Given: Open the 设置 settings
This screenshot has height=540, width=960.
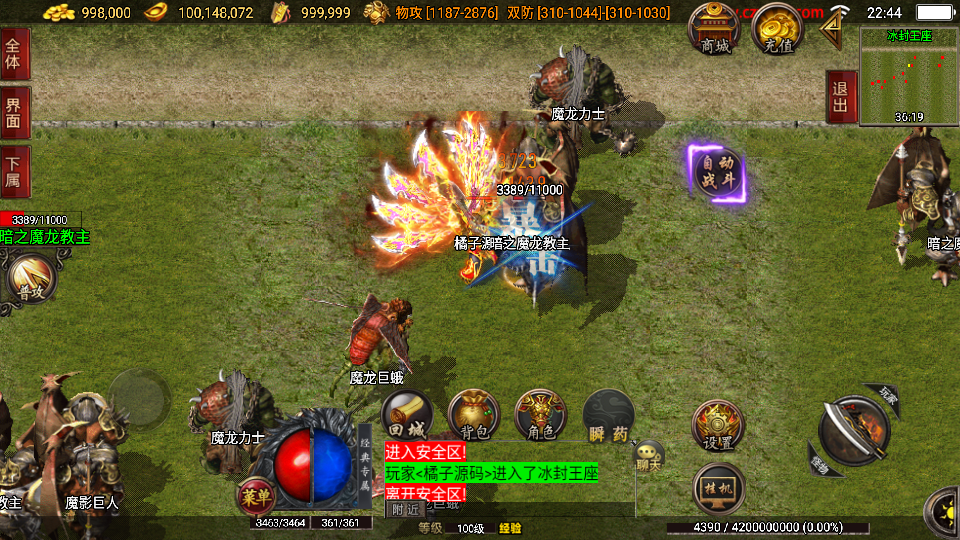Looking at the screenshot, I should point(718,426).
